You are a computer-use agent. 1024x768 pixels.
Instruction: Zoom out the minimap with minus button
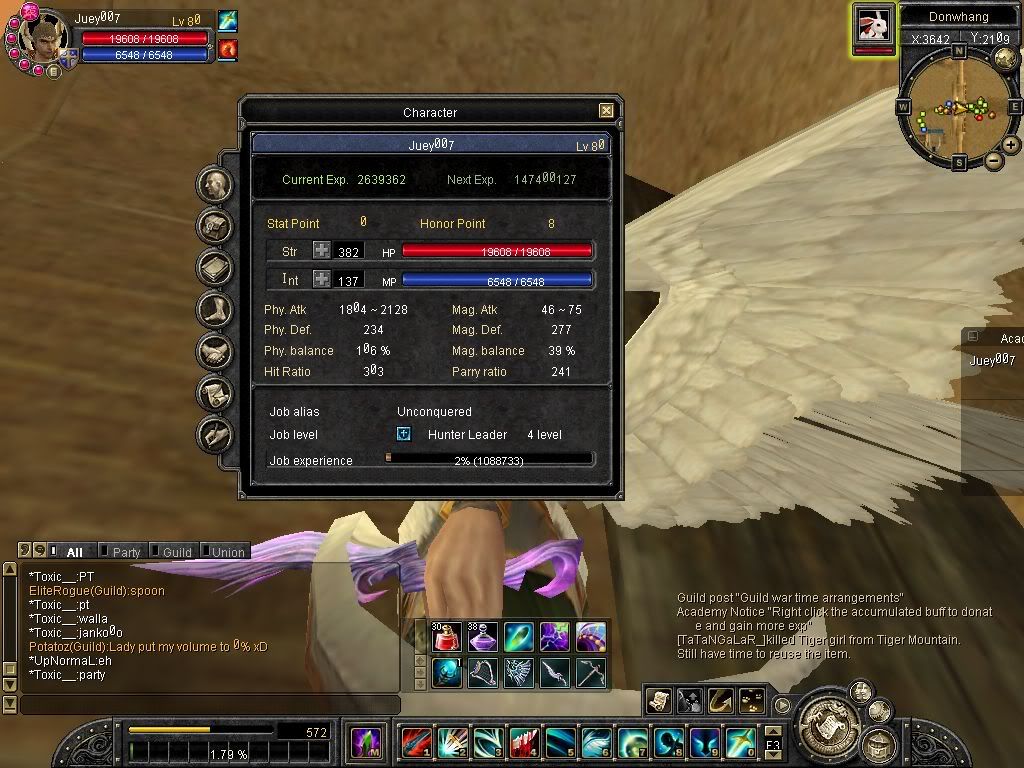[993, 160]
